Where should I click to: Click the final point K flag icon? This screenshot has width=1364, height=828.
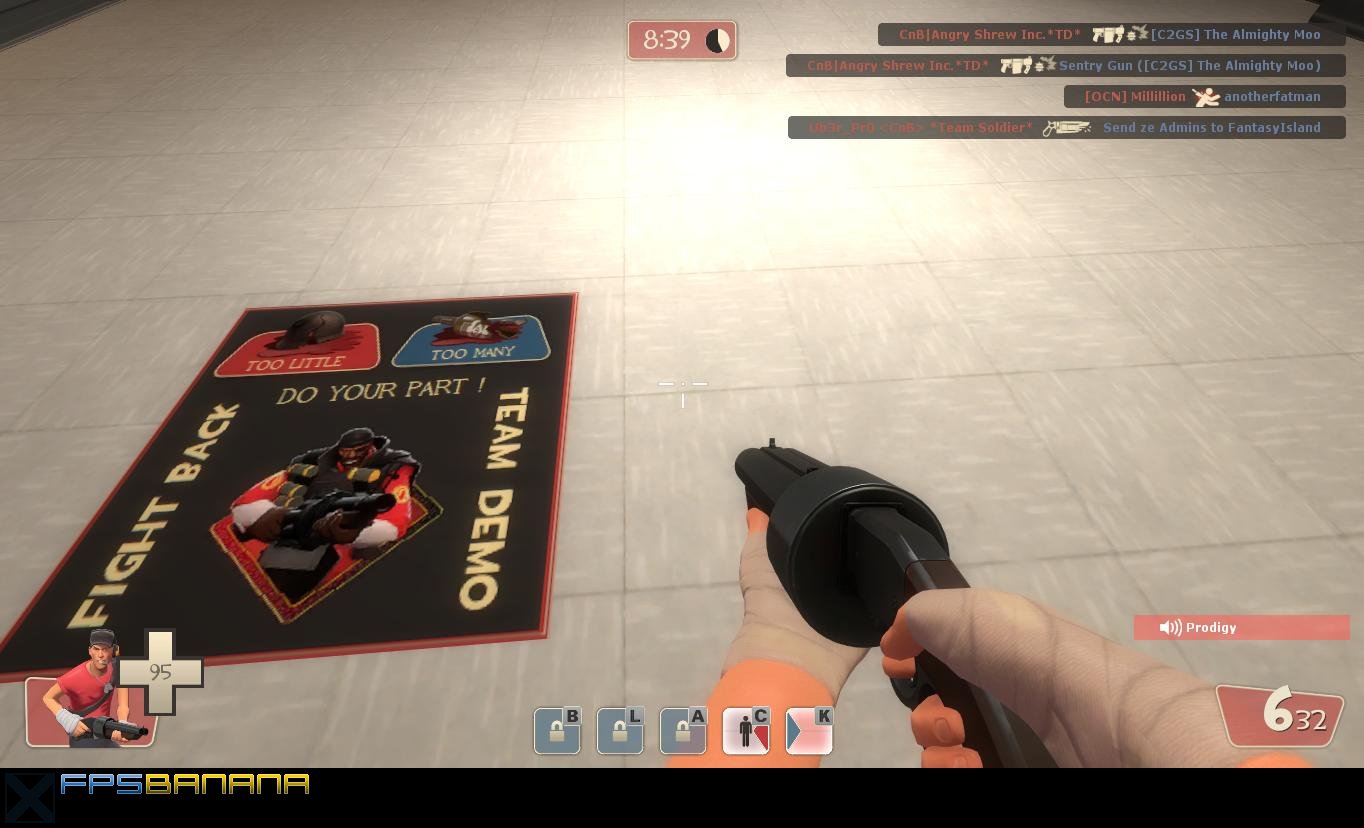808,731
